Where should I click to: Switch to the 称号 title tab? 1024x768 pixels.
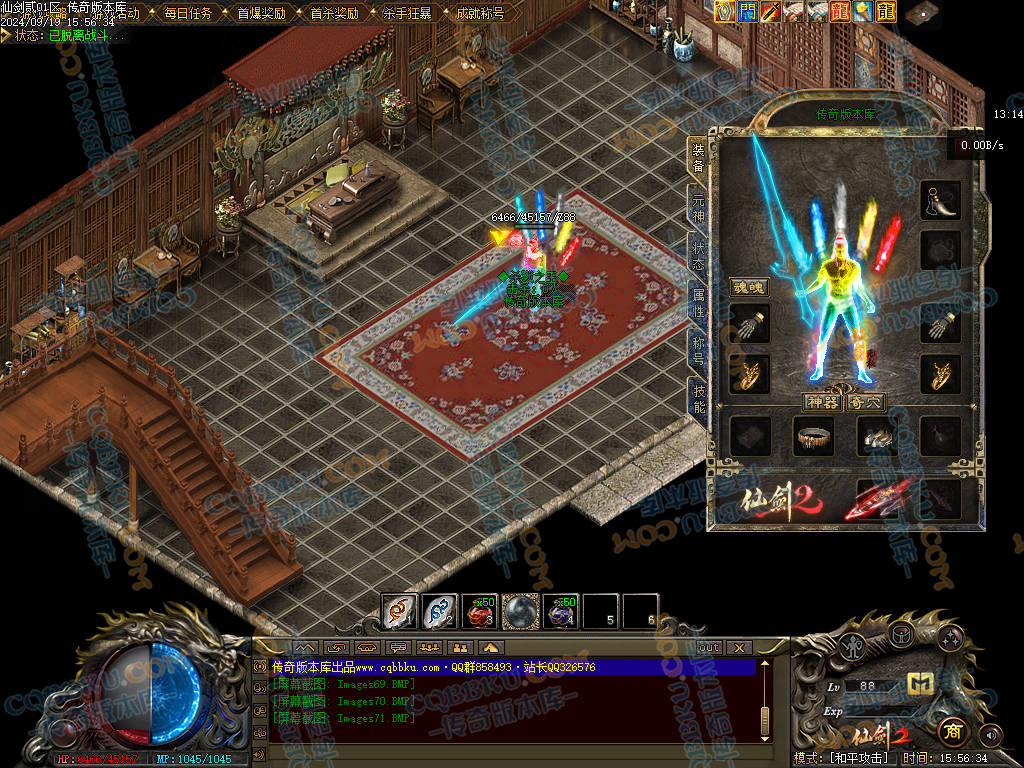click(698, 350)
